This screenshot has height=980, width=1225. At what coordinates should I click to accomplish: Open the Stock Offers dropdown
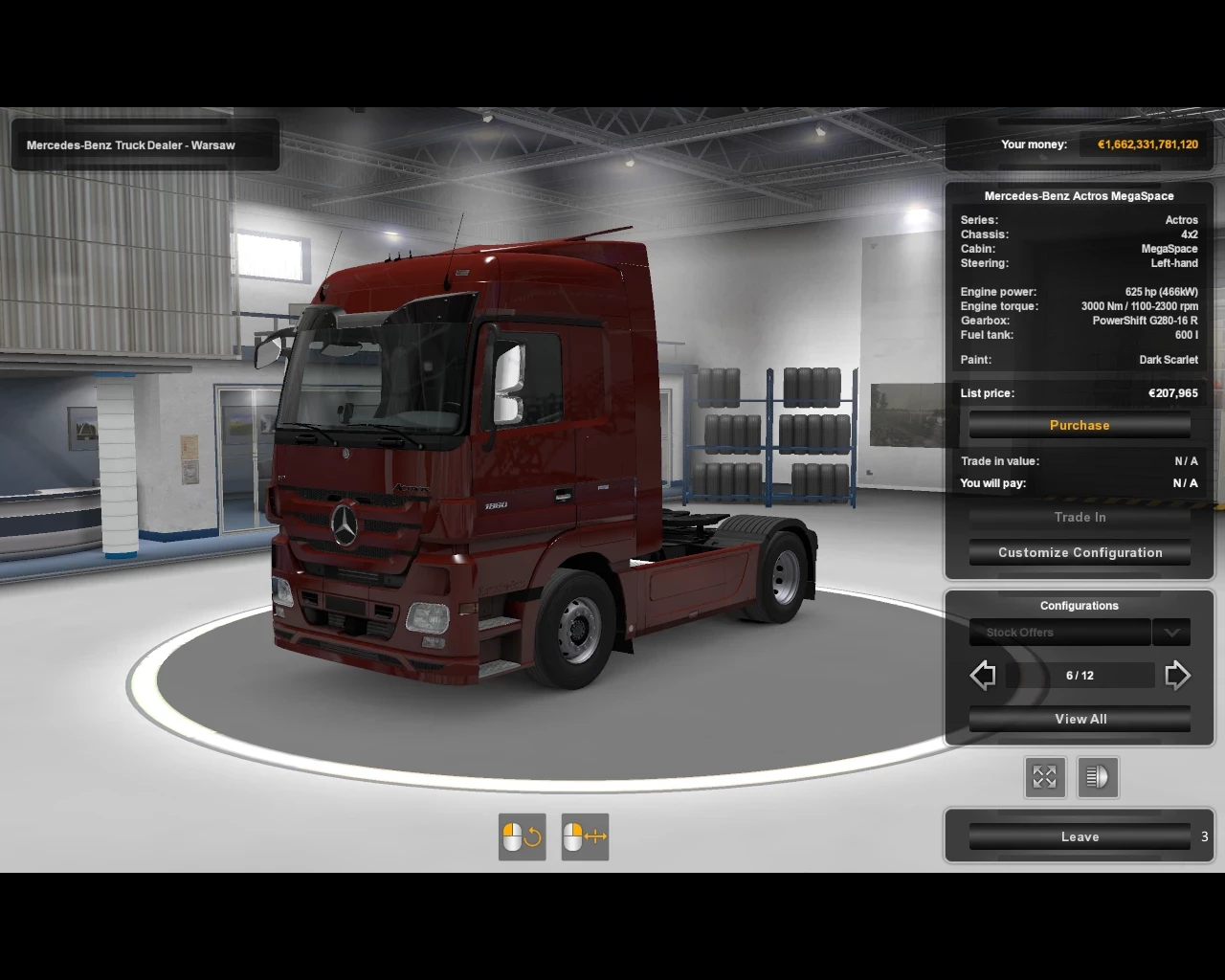tap(1058, 632)
